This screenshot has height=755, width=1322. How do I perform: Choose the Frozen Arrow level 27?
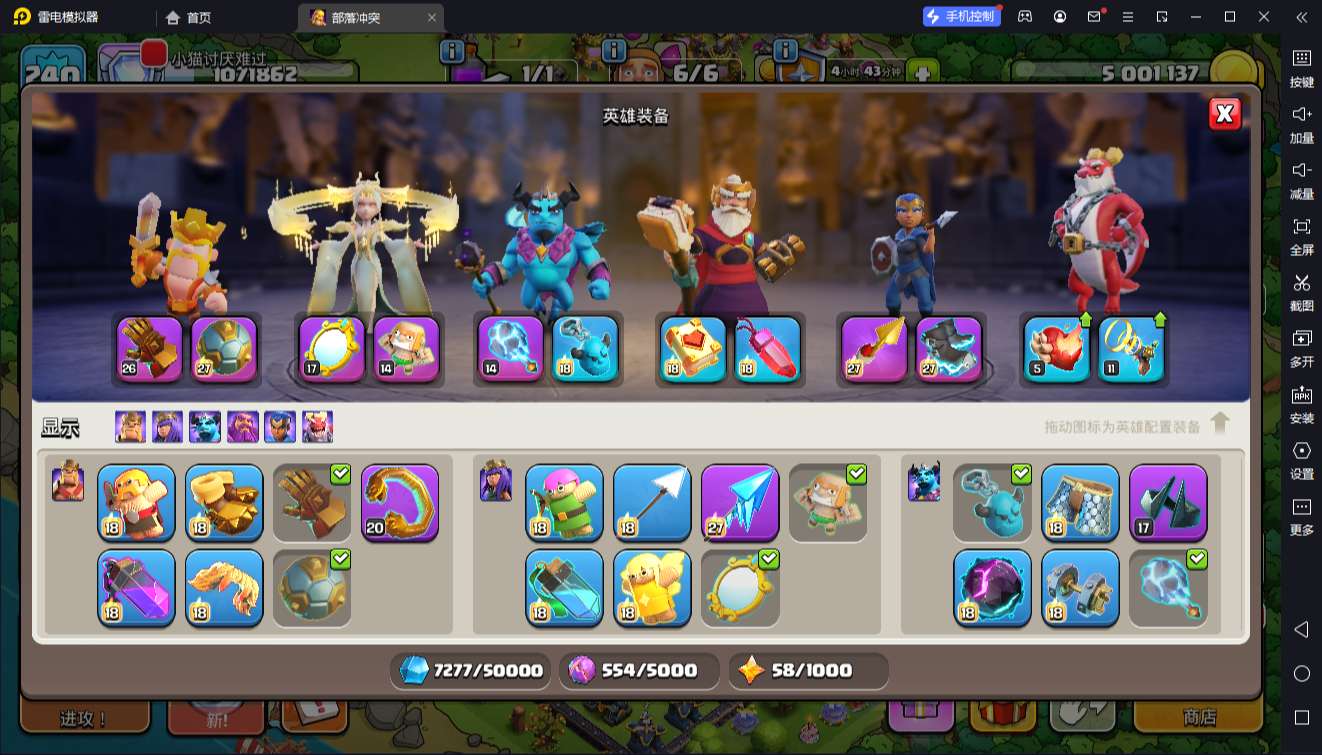[740, 502]
